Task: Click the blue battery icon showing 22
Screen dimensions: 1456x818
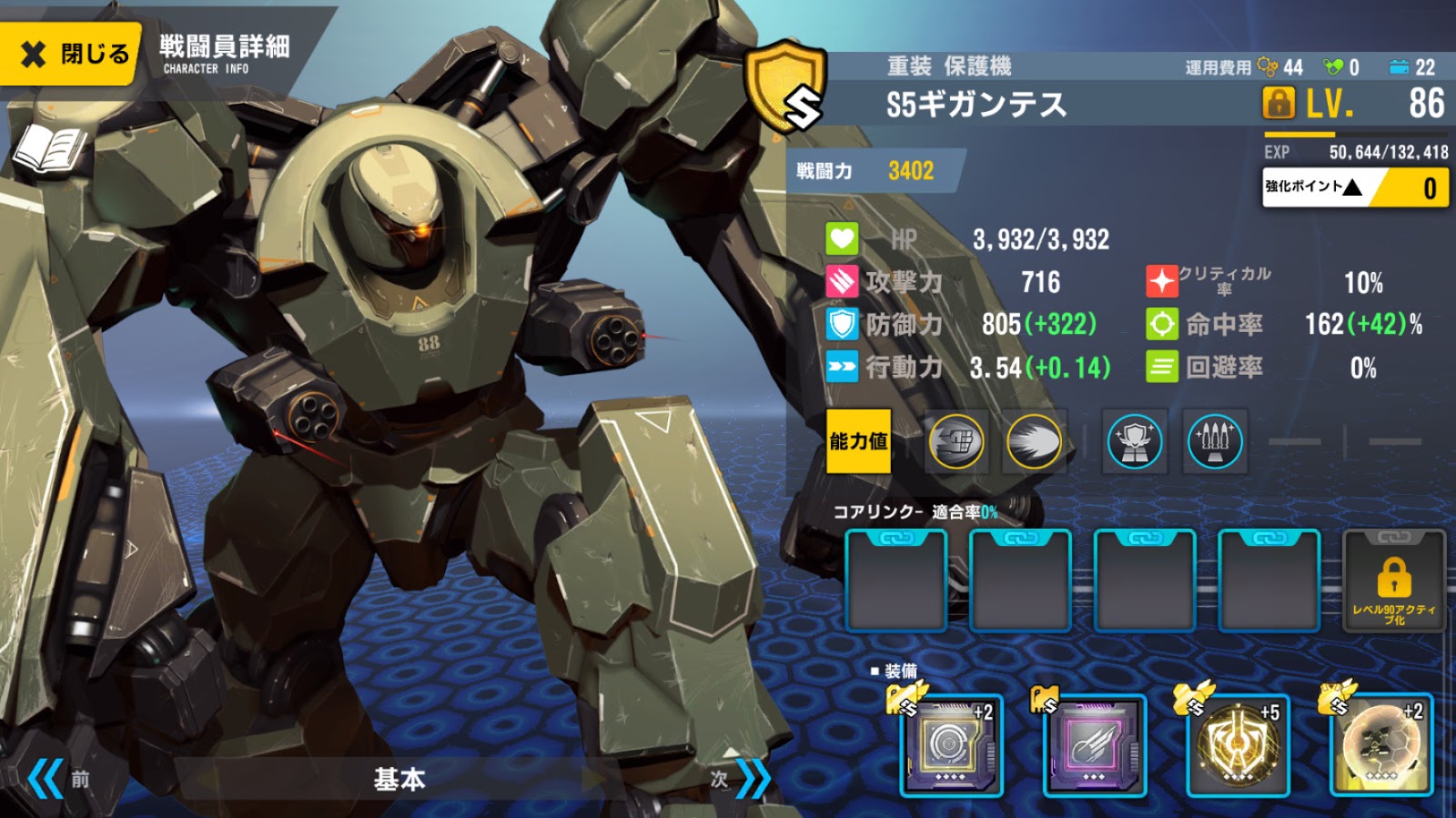Action: (1398, 66)
